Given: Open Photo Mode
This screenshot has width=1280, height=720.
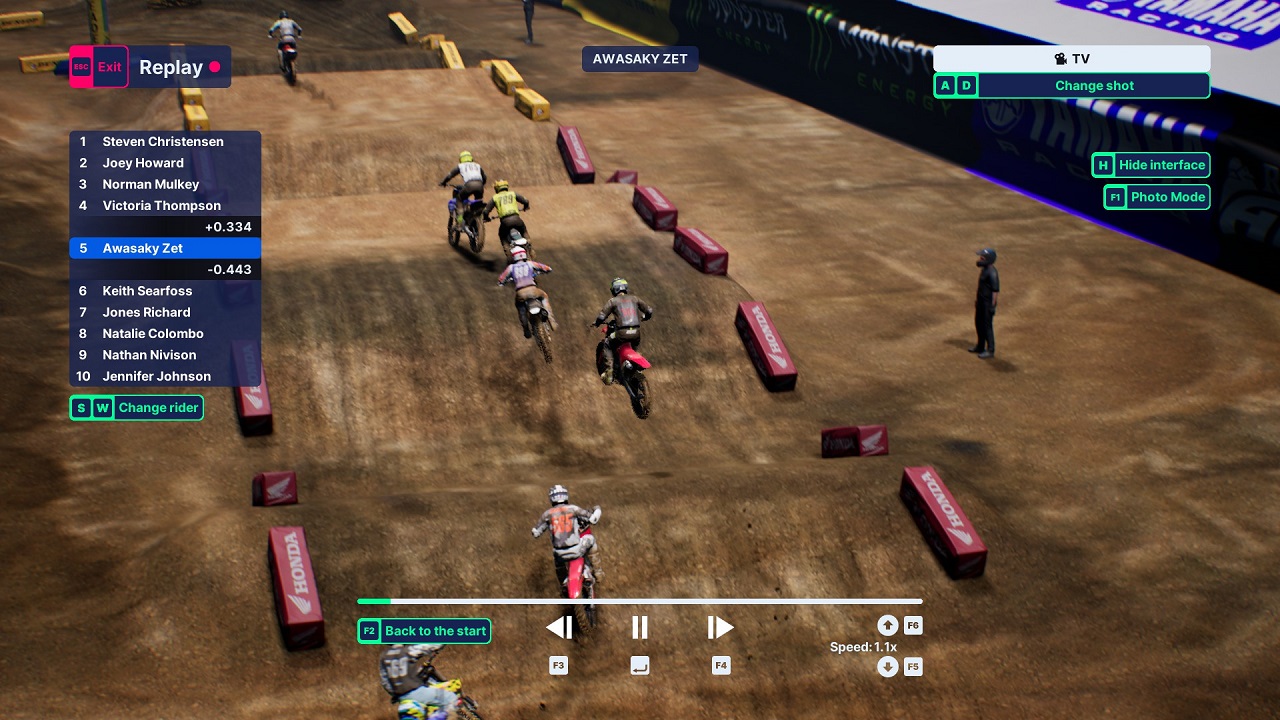Looking at the screenshot, I should pos(1157,197).
